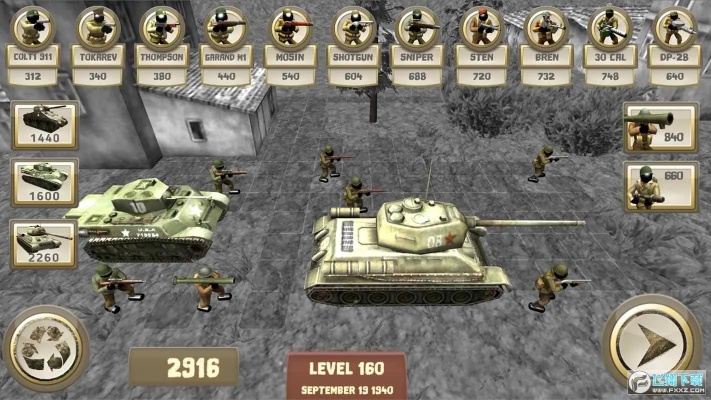
Task: Choose the heavy weapon soldier costing 660
Action: (x=660, y=187)
